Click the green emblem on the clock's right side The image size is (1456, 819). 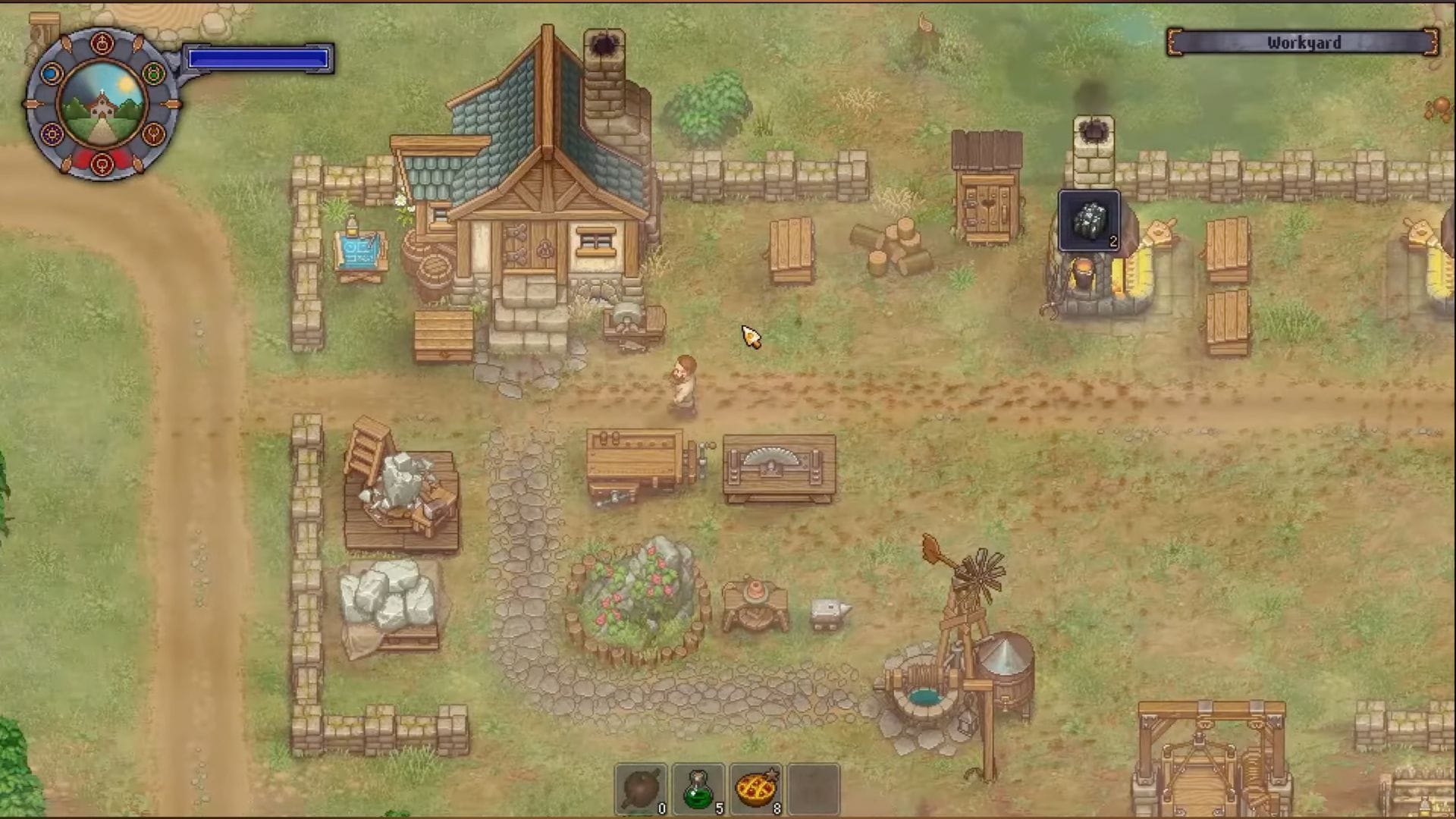tap(152, 73)
